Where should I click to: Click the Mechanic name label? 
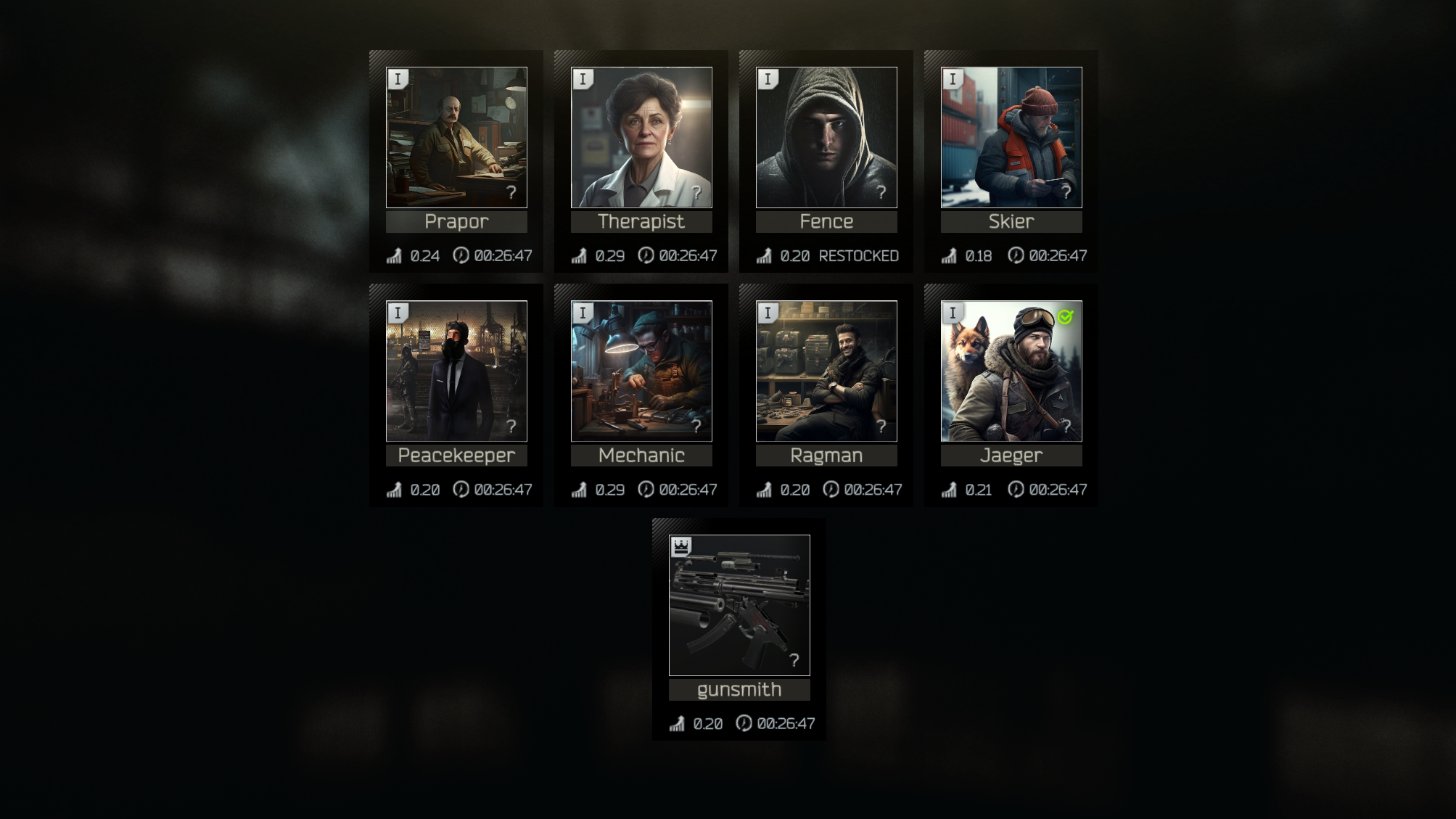pos(641,456)
